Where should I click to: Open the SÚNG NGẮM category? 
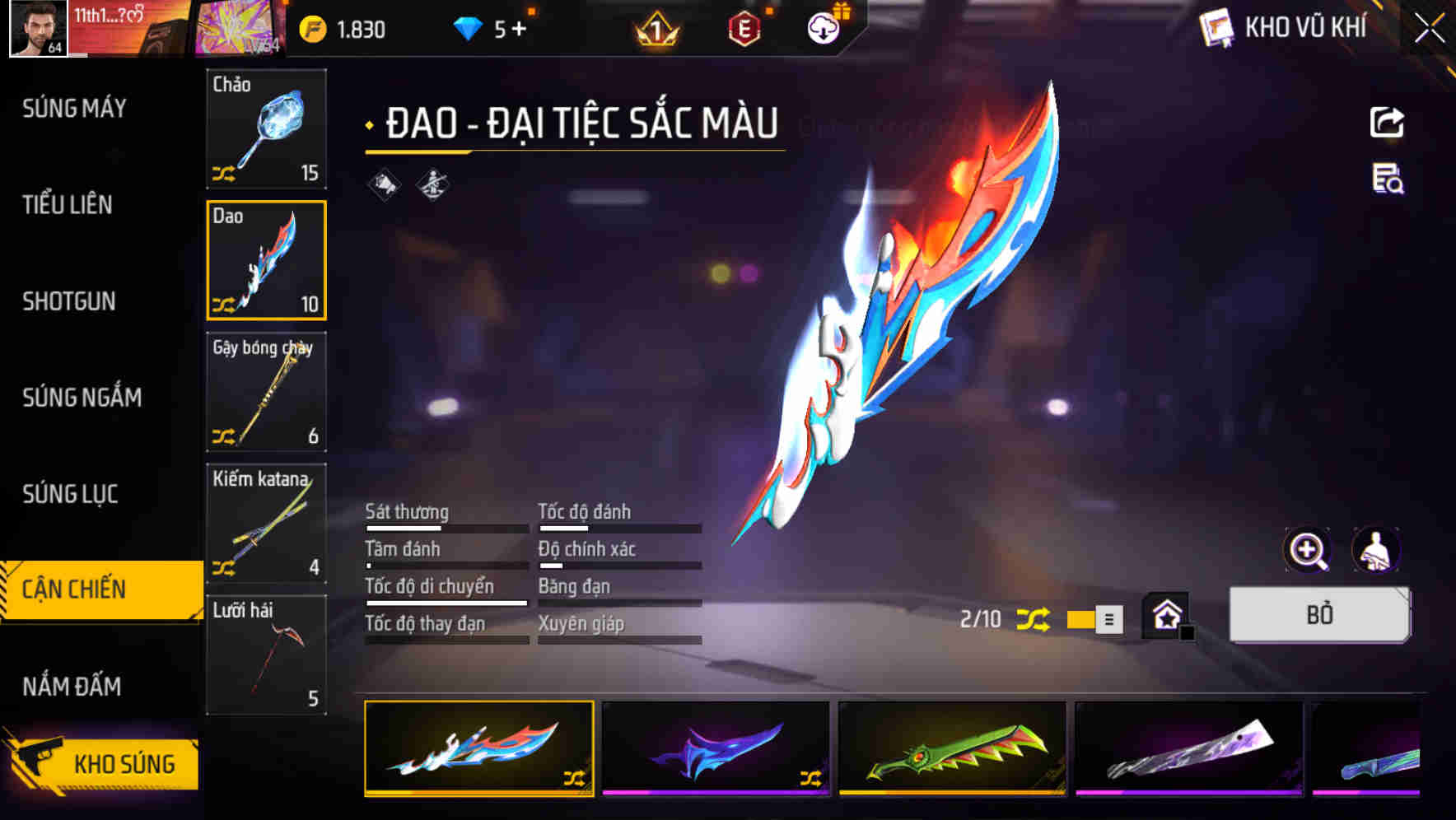pyautogui.click(x=82, y=398)
